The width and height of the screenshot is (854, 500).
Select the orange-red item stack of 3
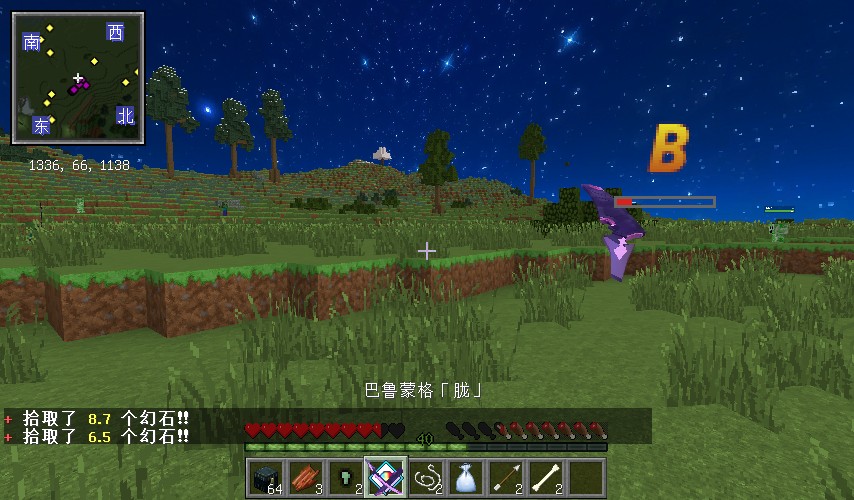[306, 478]
